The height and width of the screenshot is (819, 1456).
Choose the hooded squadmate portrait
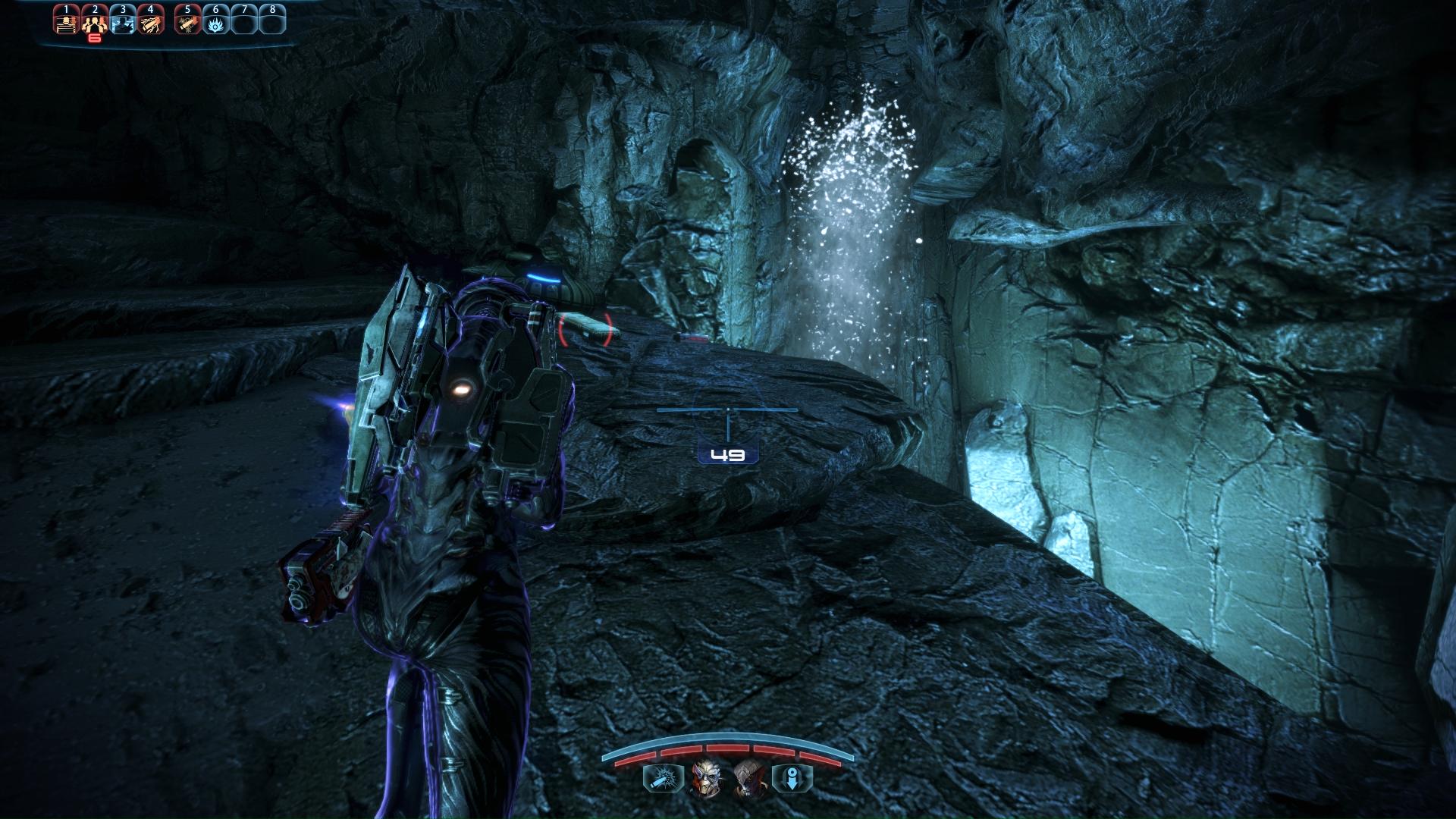748,778
